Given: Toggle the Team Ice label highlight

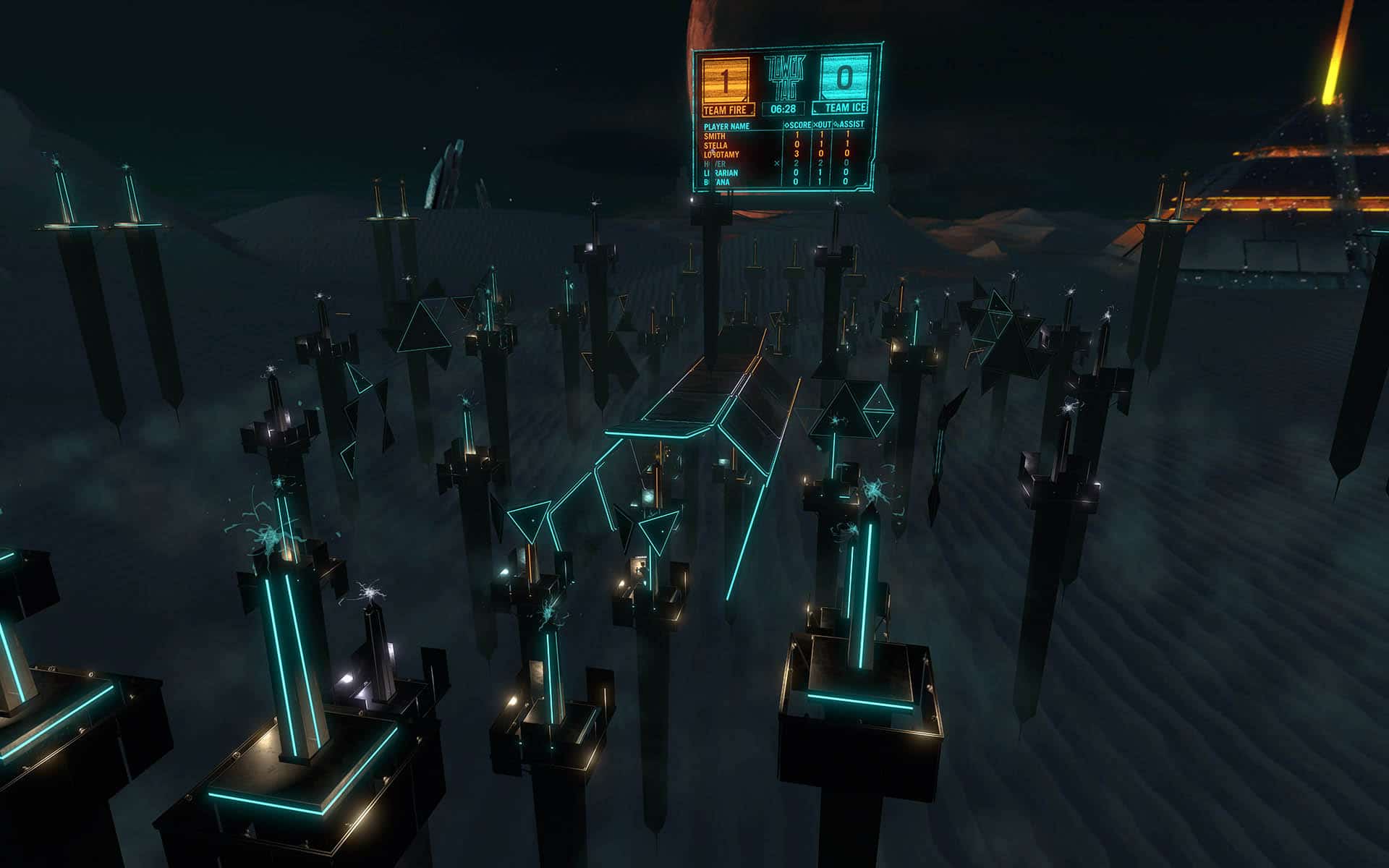Looking at the screenshot, I should (846, 108).
